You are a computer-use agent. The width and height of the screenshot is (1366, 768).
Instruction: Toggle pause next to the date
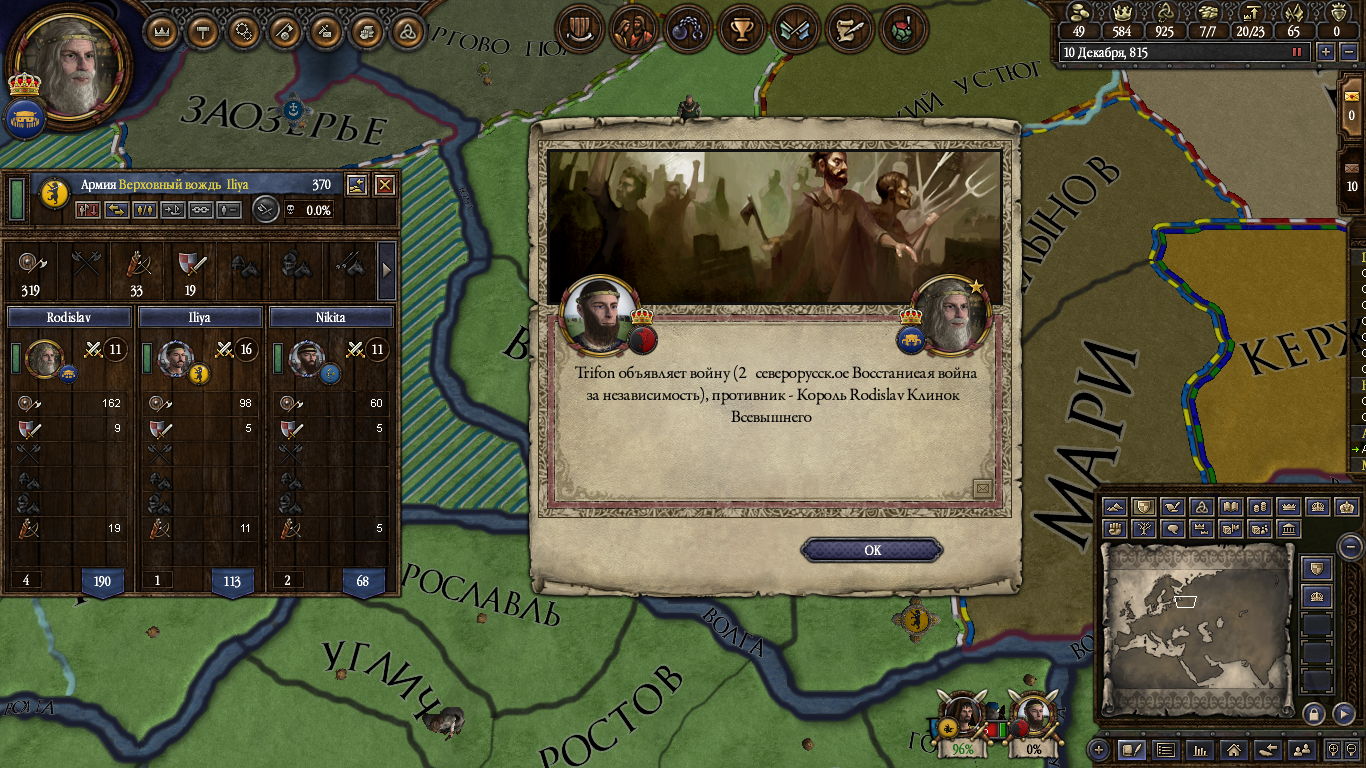coord(1298,52)
